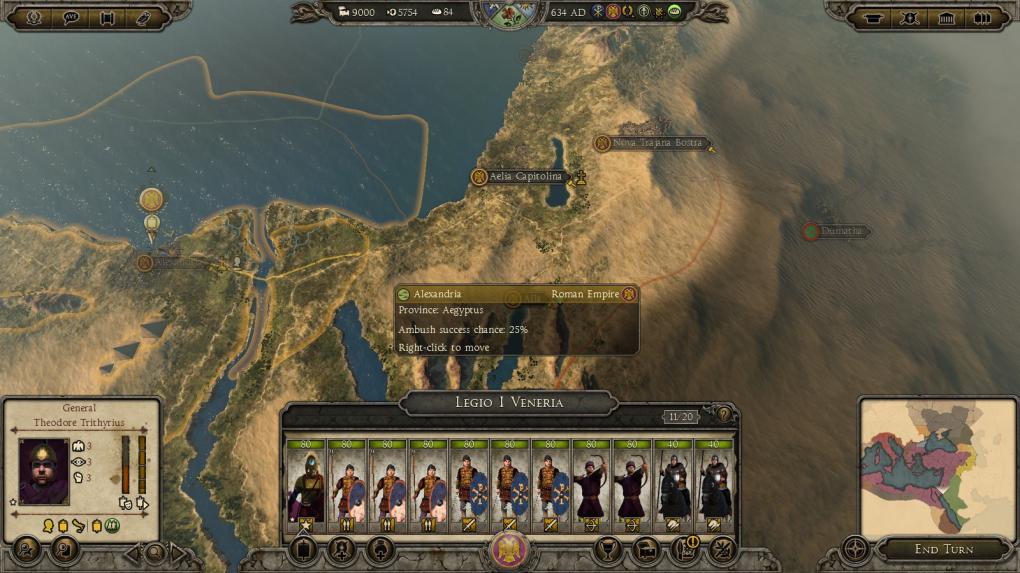Screen dimensions: 1020x573
Task: Open the goblet icon panel
Action: tap(607, 549)
